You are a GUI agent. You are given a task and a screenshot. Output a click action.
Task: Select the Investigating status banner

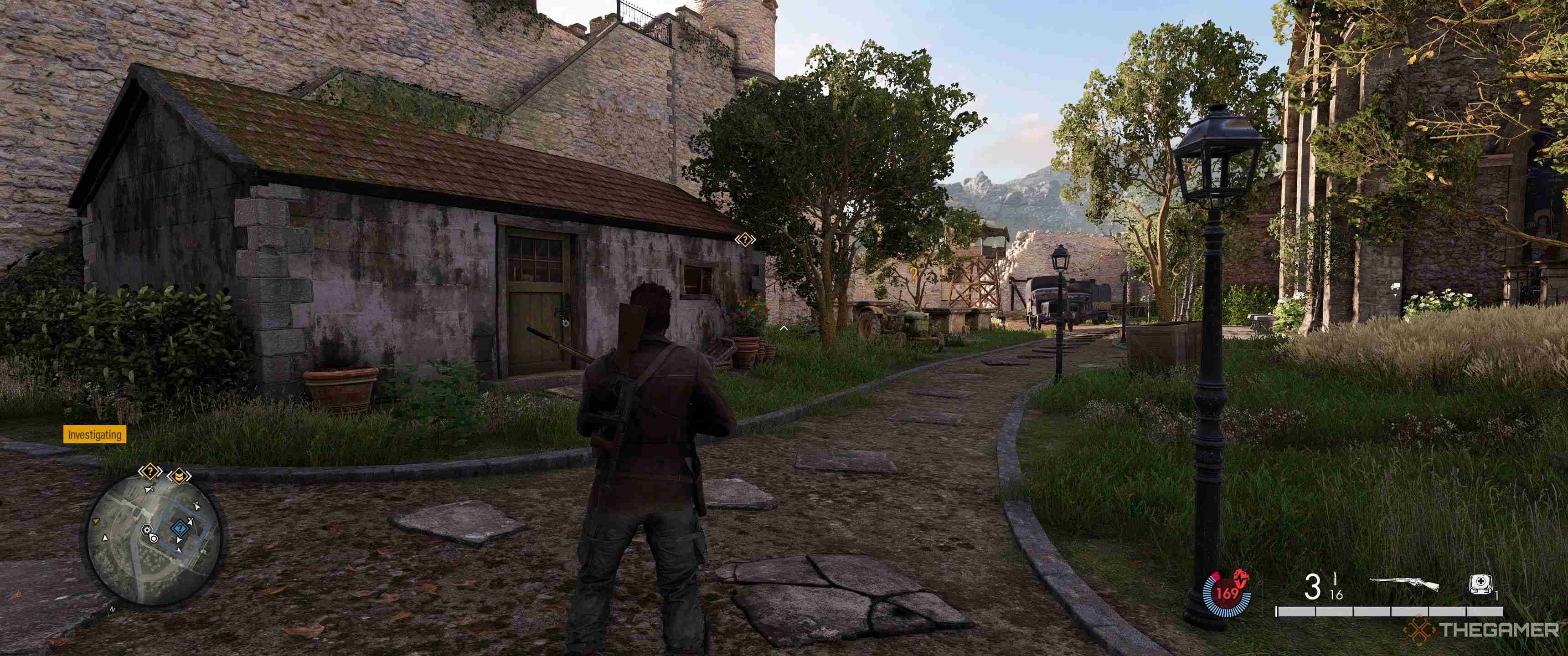point(94,435)
